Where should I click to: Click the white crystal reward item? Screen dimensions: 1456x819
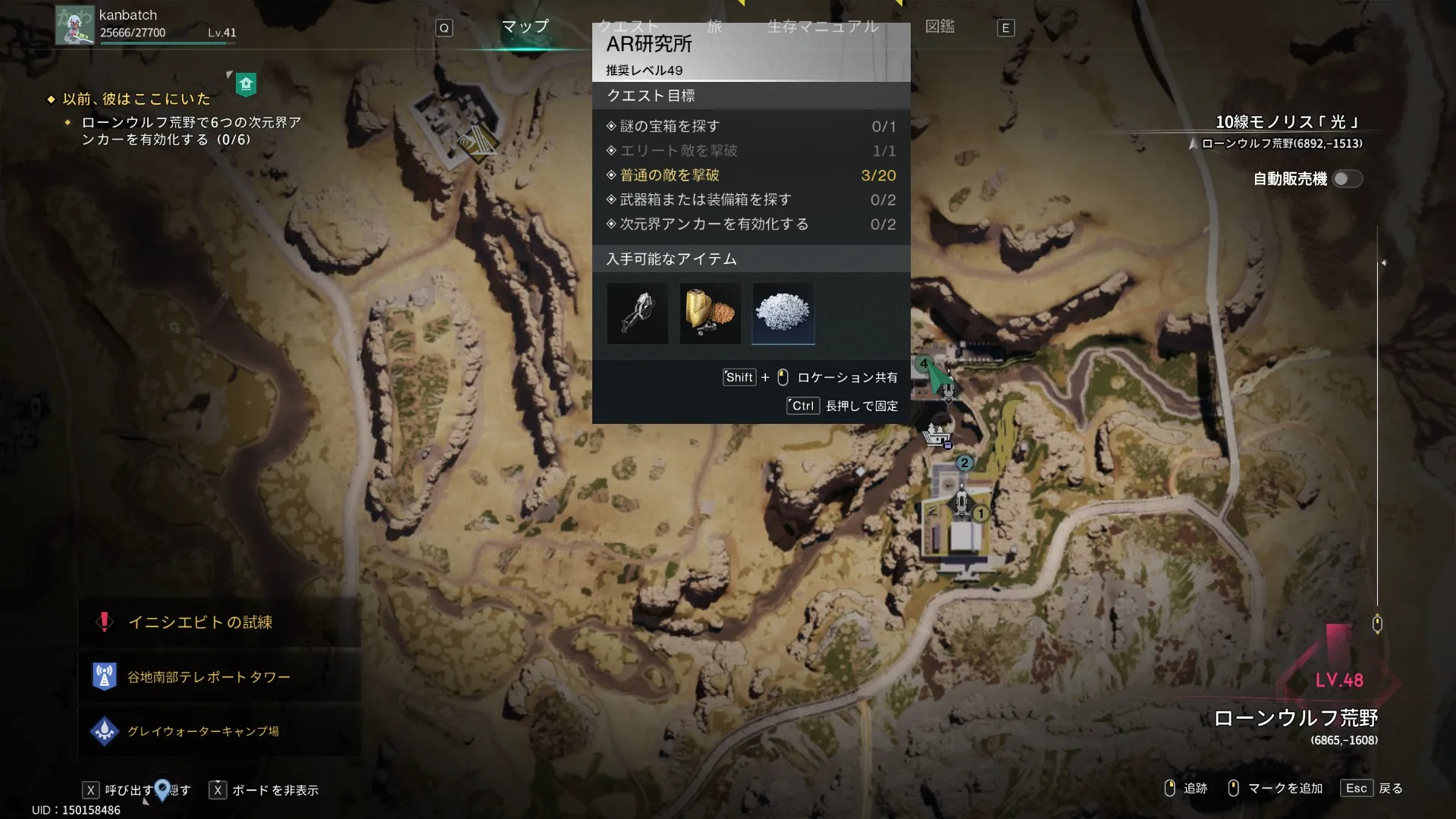coord(783,313)
